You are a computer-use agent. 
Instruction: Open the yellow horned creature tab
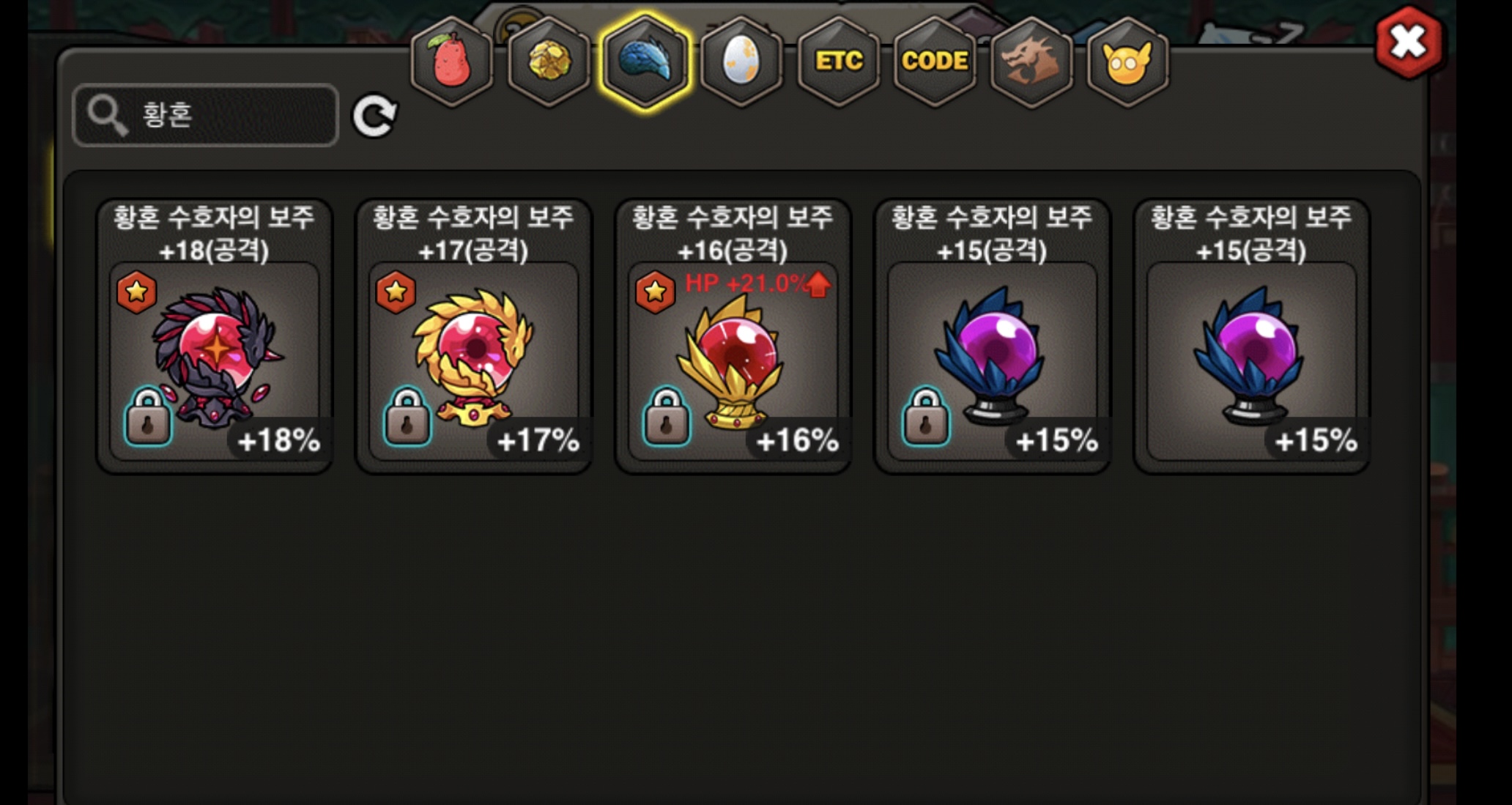point(1127,61)
